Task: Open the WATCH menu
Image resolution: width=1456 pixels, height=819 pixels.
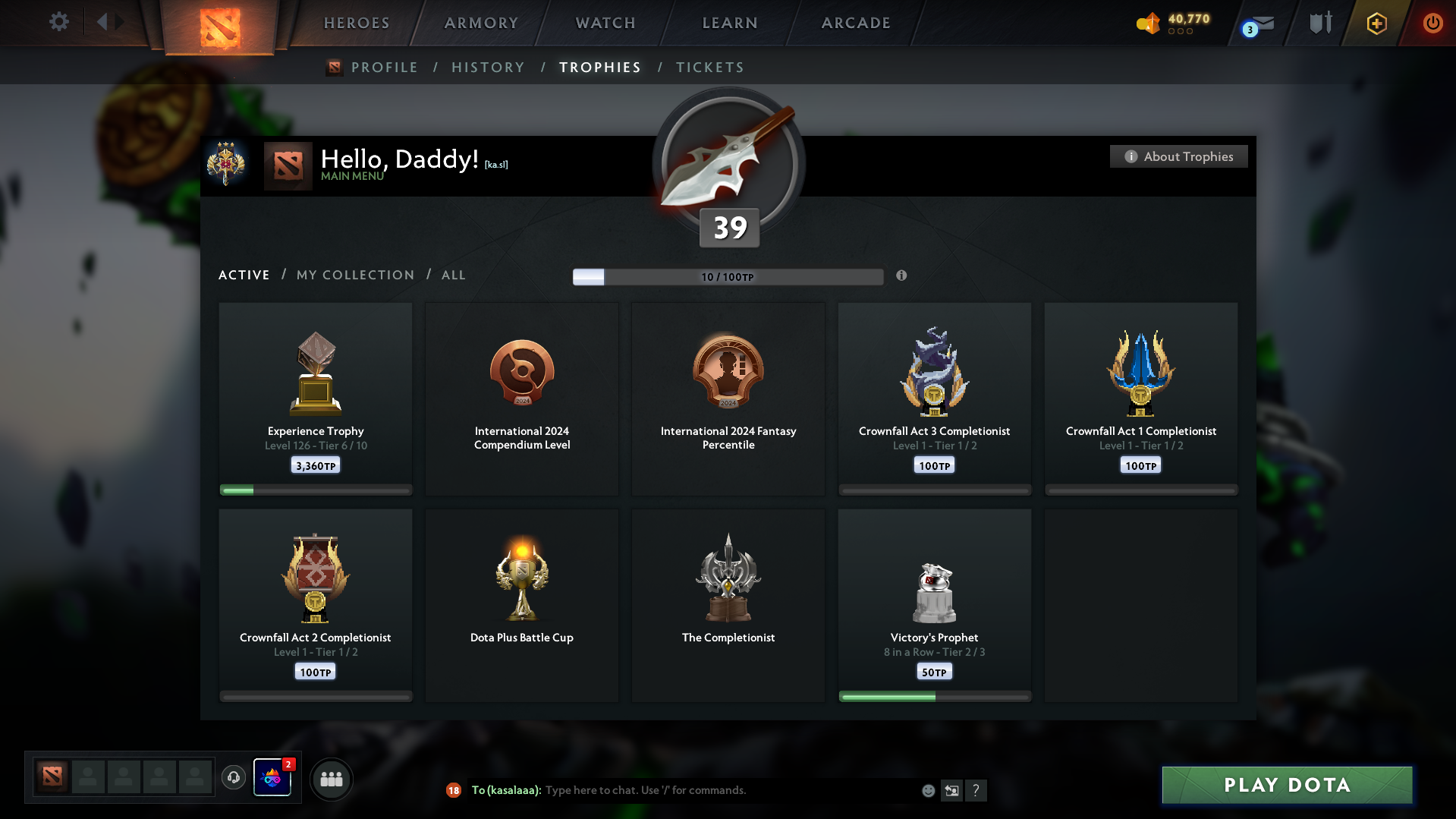Action: [604, 23]
